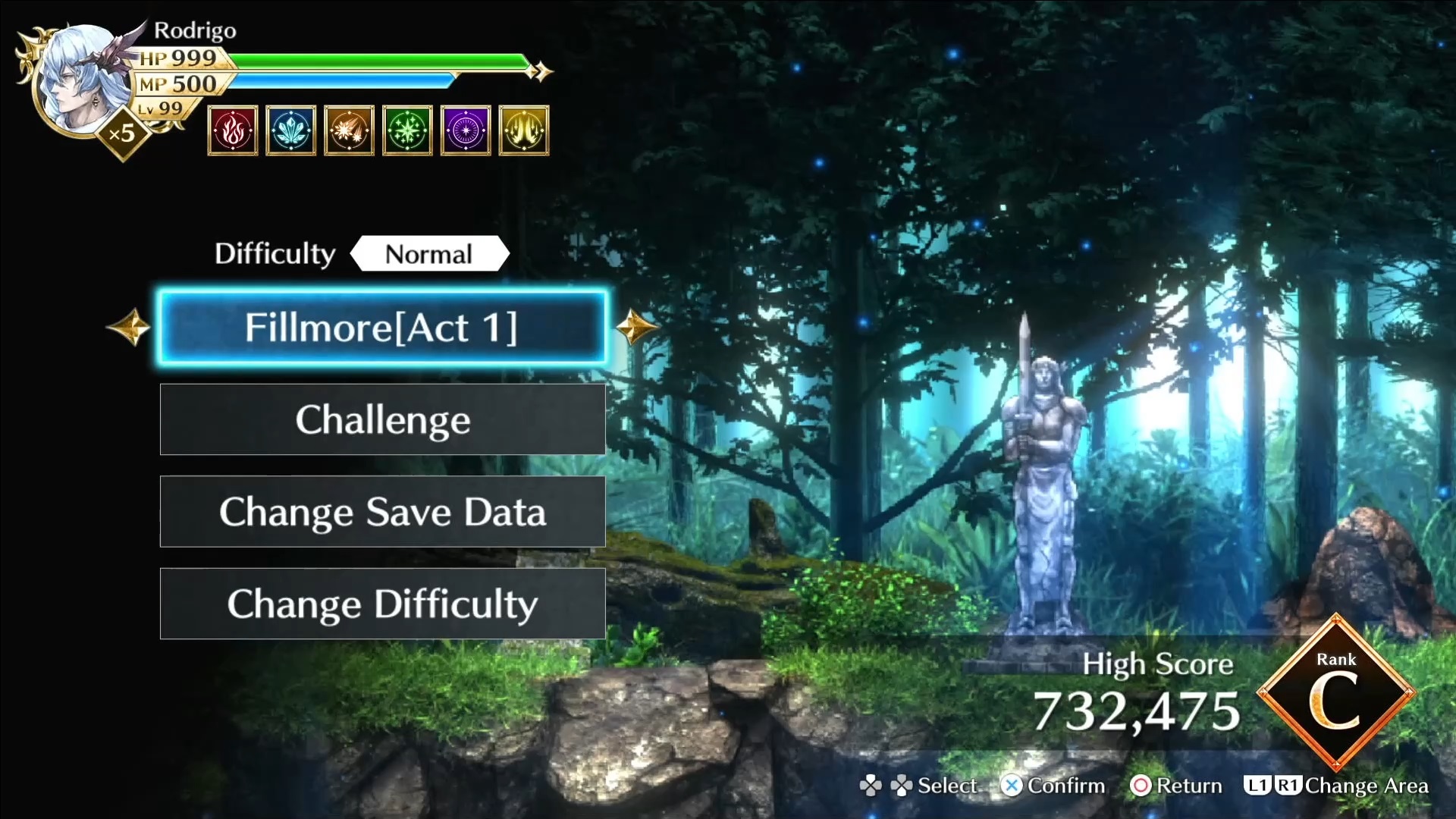This screenshot has height=819, width=1456.
Task: Select the red fire magic icon
Action: 233,130
